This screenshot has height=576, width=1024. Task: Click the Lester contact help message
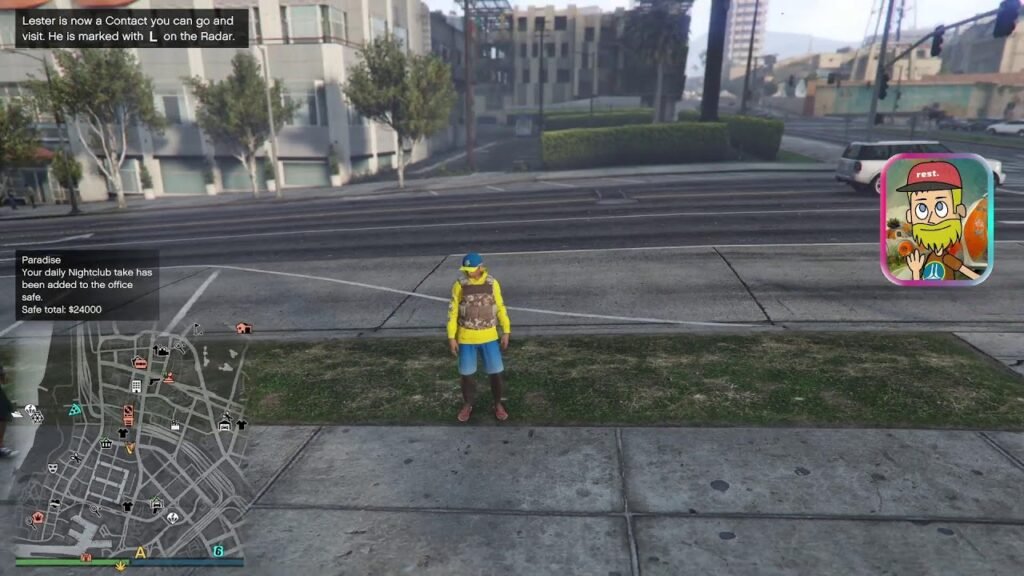pos(131,28)
